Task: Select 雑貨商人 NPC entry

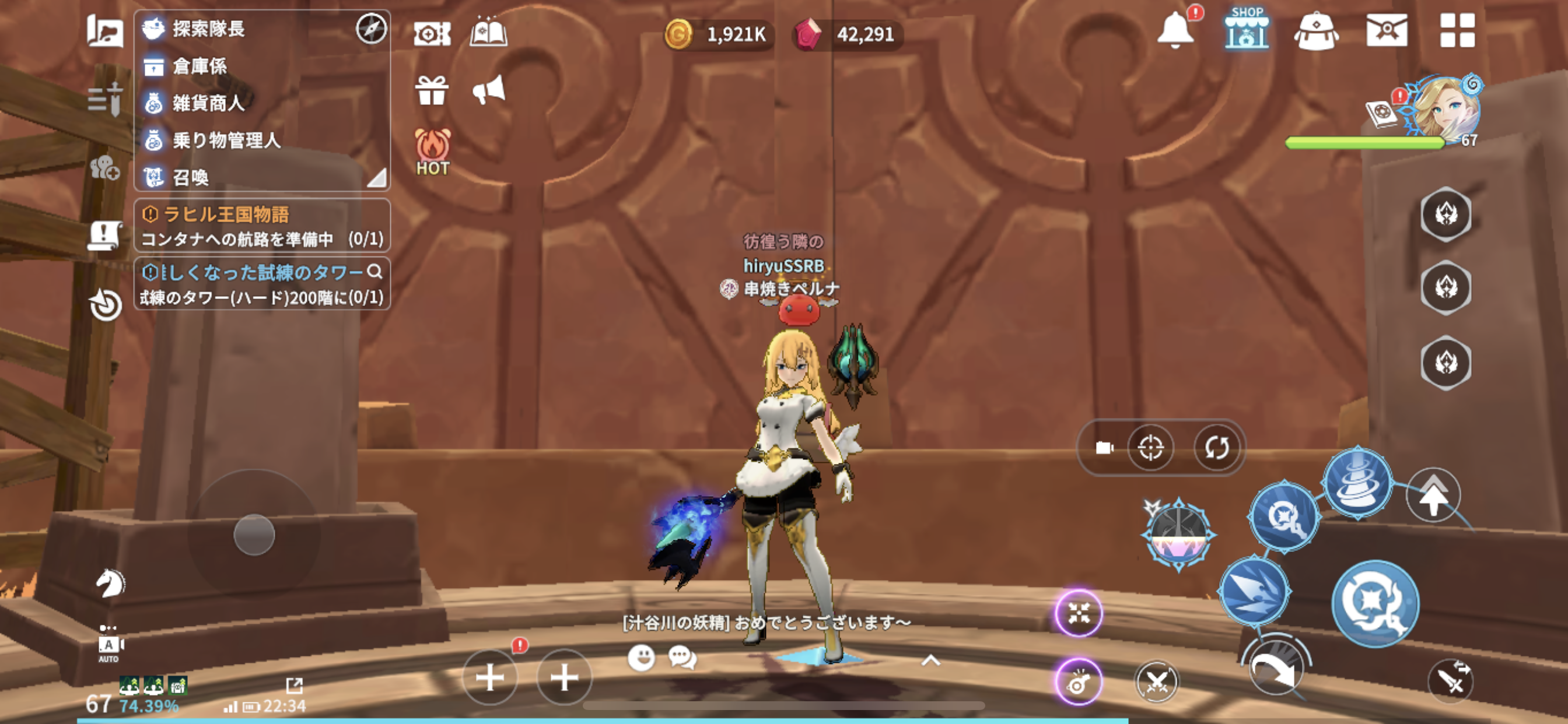Action: pos(208,103)
